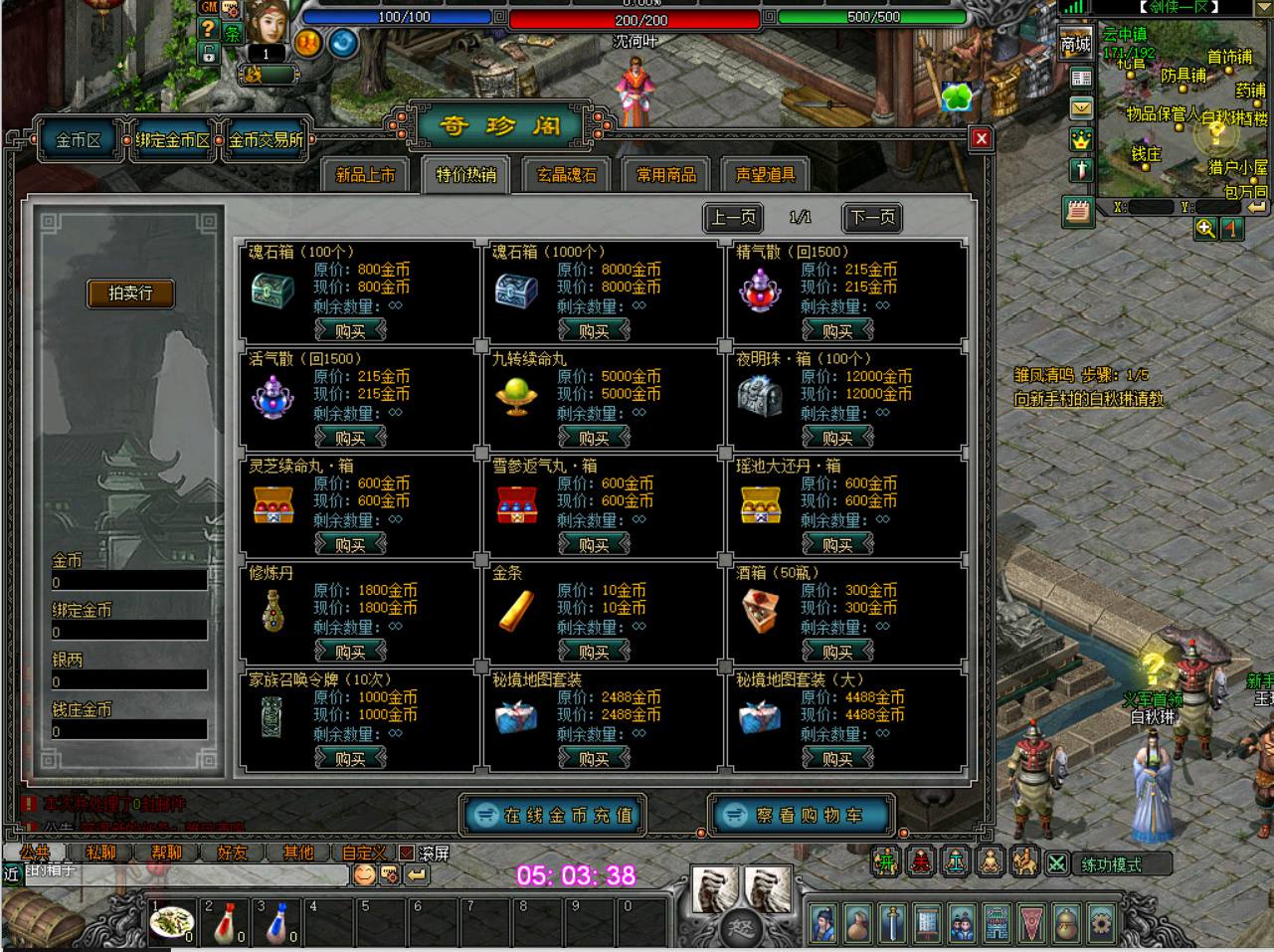Click the 练功模式 button
1274x952 pixels.
coord(1111,864)
